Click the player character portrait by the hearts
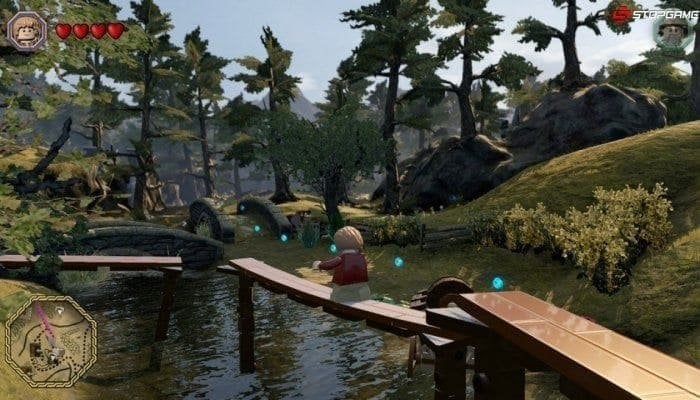 tap(26, 30)
